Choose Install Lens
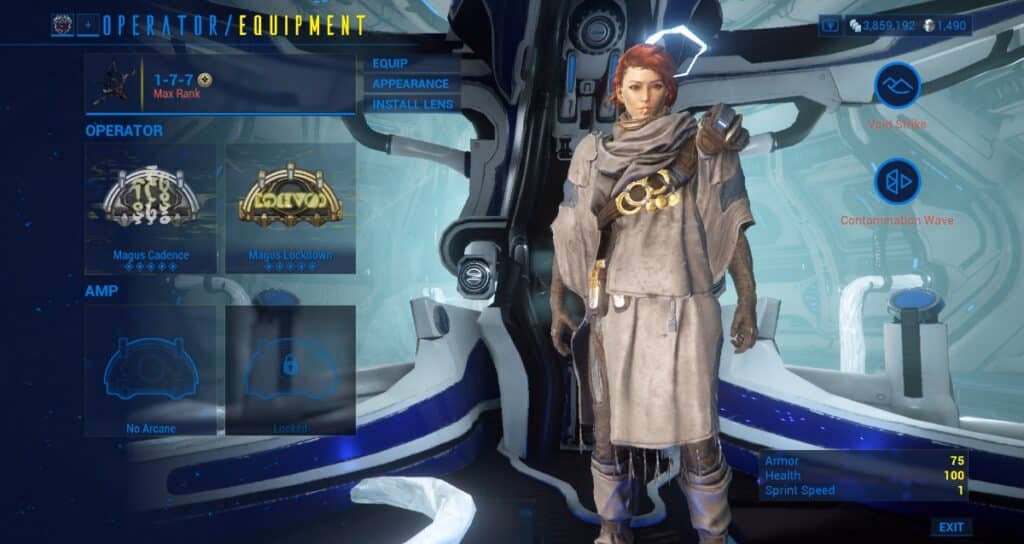The image size is (1024, 544). (412, 104)
